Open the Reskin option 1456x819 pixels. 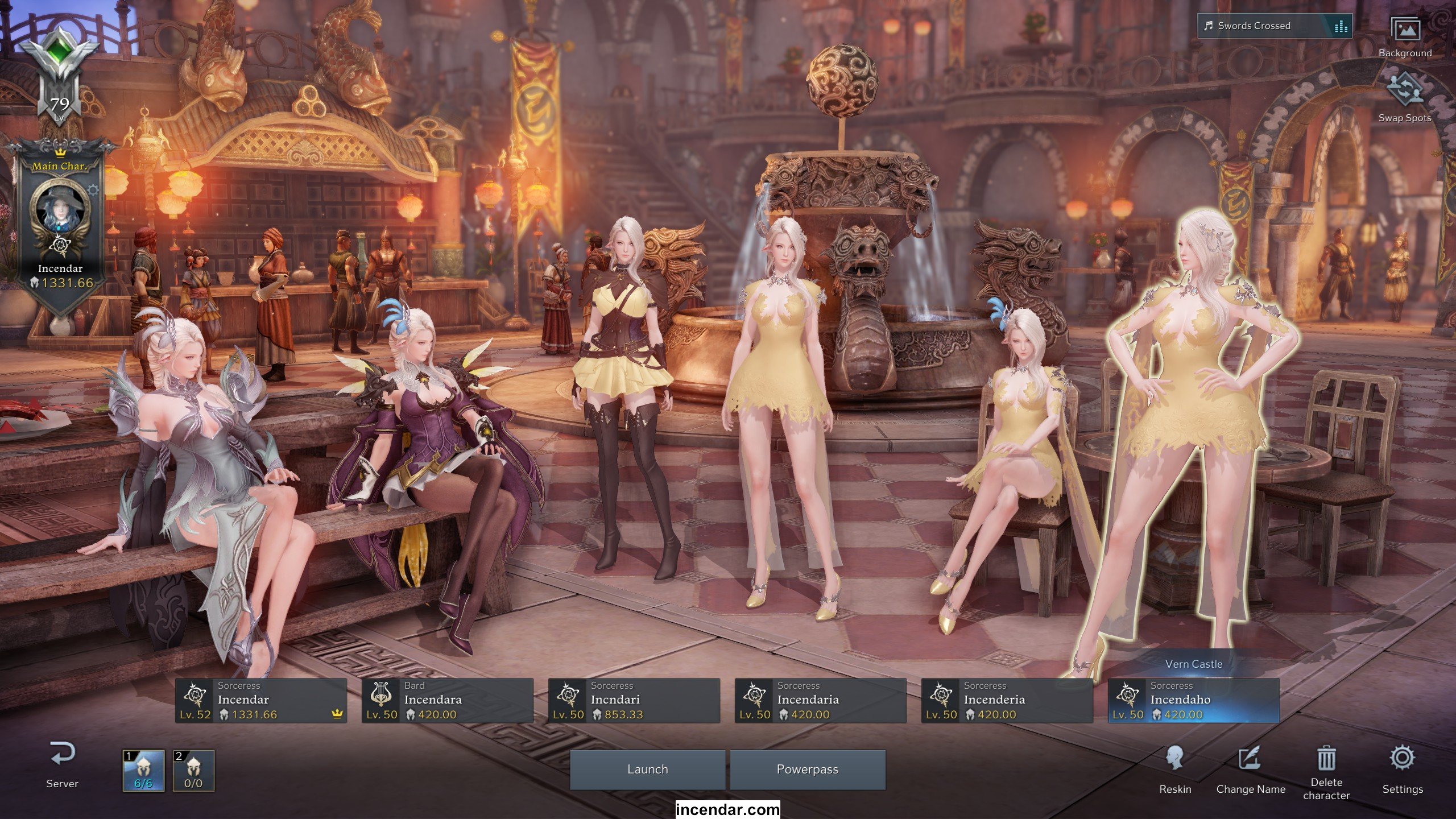[x=1175, y=770]
